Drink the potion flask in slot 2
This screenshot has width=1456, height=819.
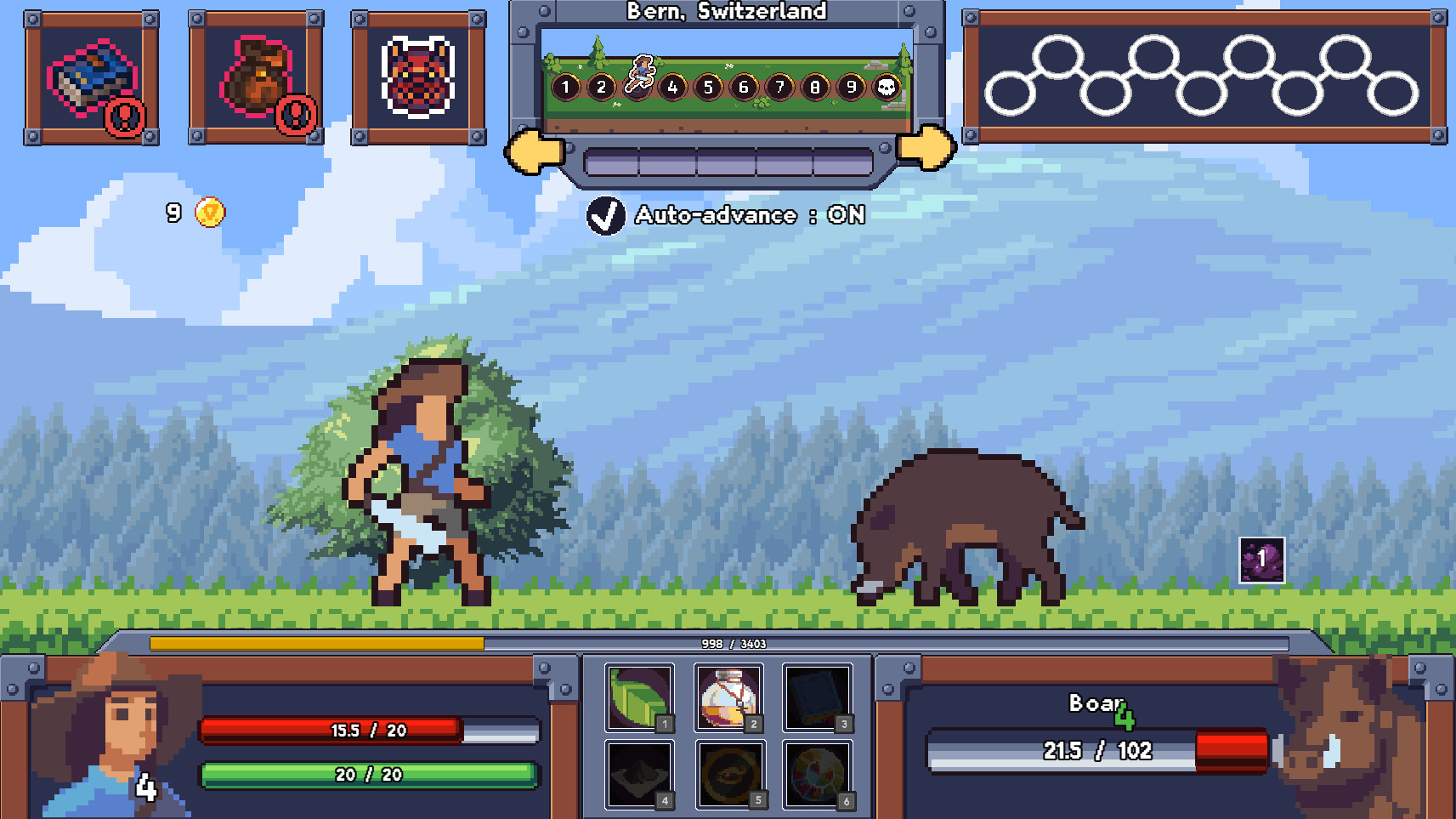[x=728, y=696]
